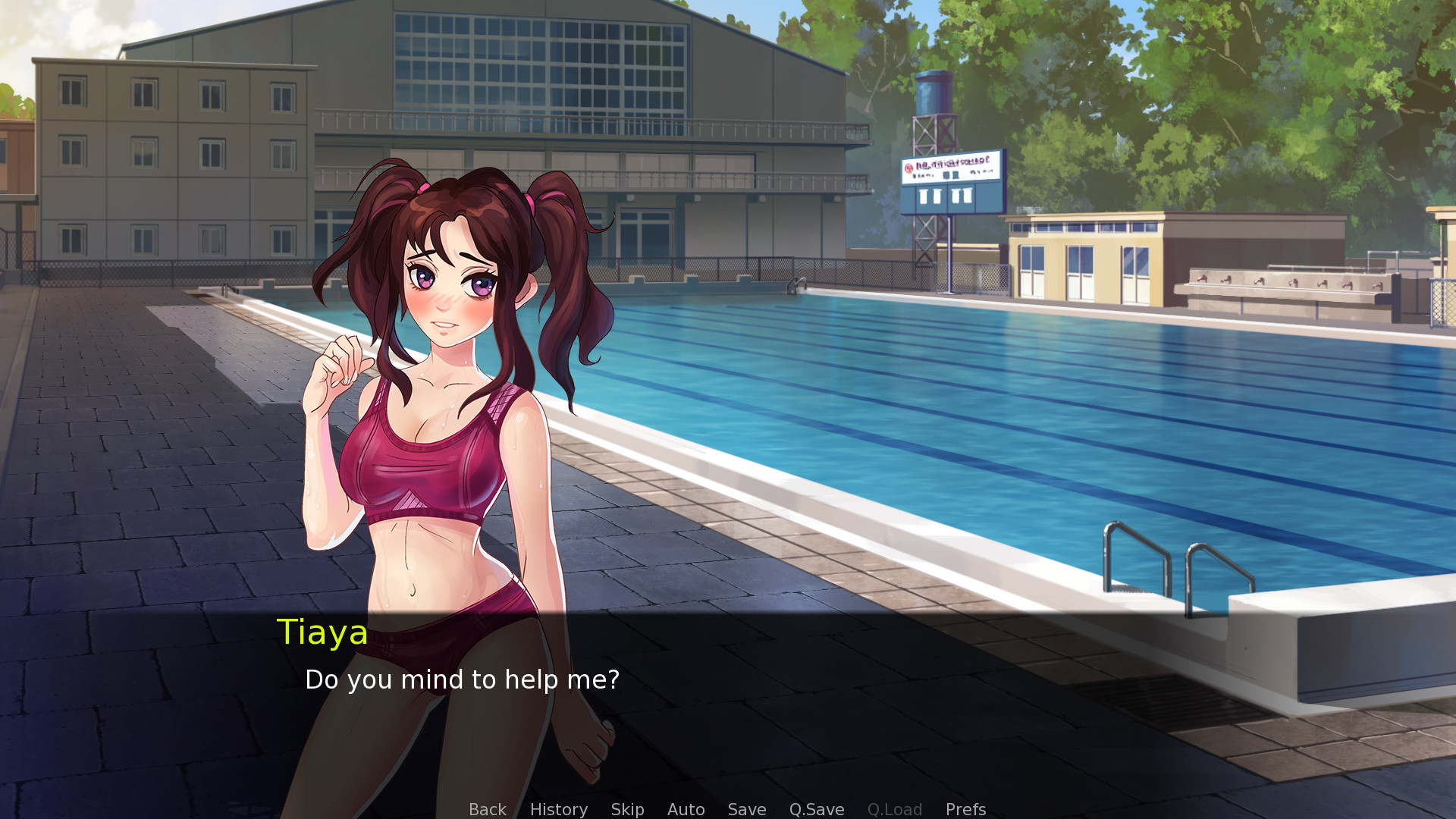Go Back to the previous dialogue line

[x=487, y=809]
